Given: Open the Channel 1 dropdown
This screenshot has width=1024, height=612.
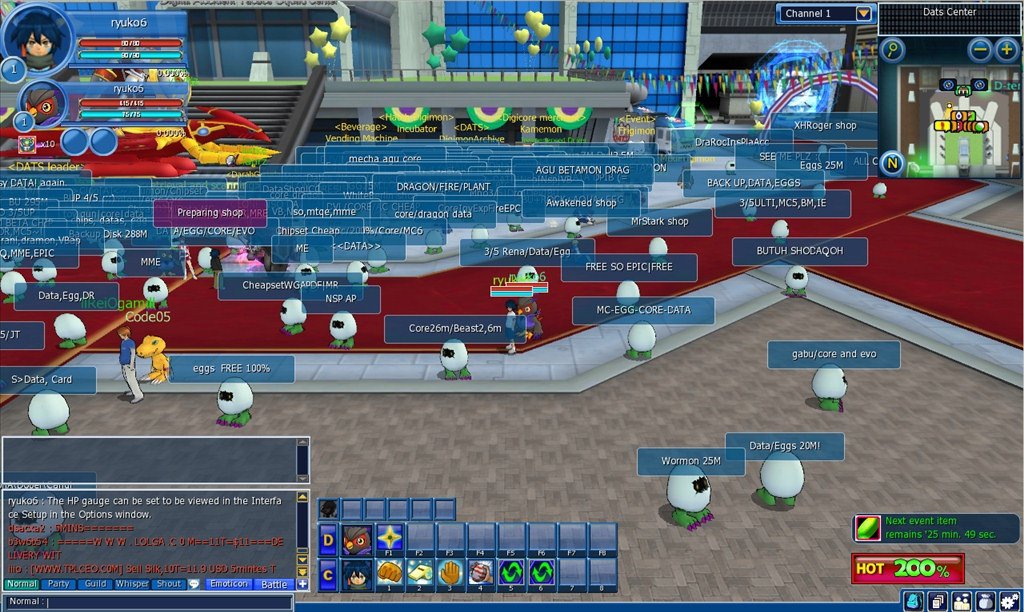Looking at the screenshot, I should click(x=864, y=13).
